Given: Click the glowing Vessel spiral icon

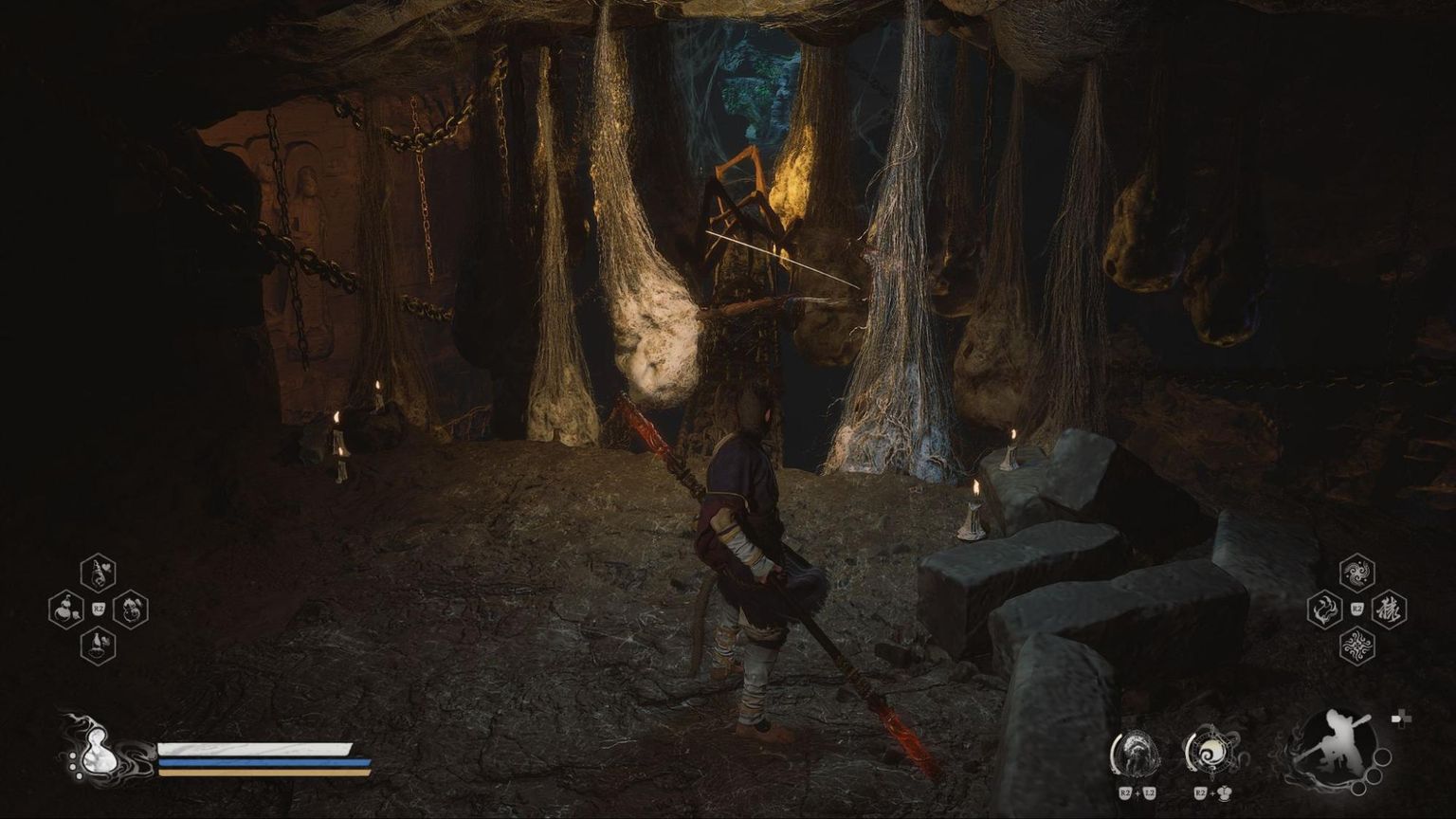Looking at the screenshot, I should pyautogui.click(x=1210, y=754).
